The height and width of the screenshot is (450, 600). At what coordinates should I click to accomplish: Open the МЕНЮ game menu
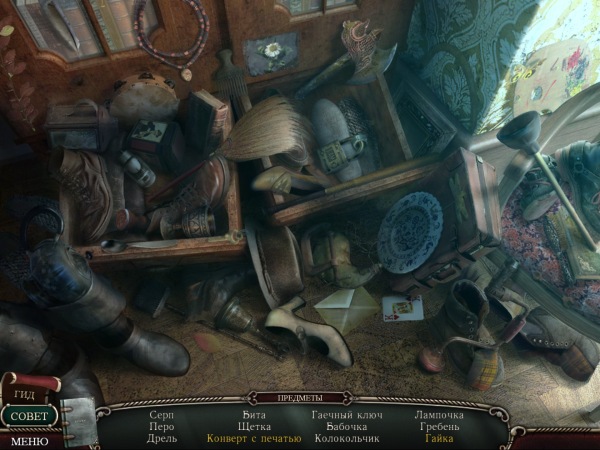point(29,440)
